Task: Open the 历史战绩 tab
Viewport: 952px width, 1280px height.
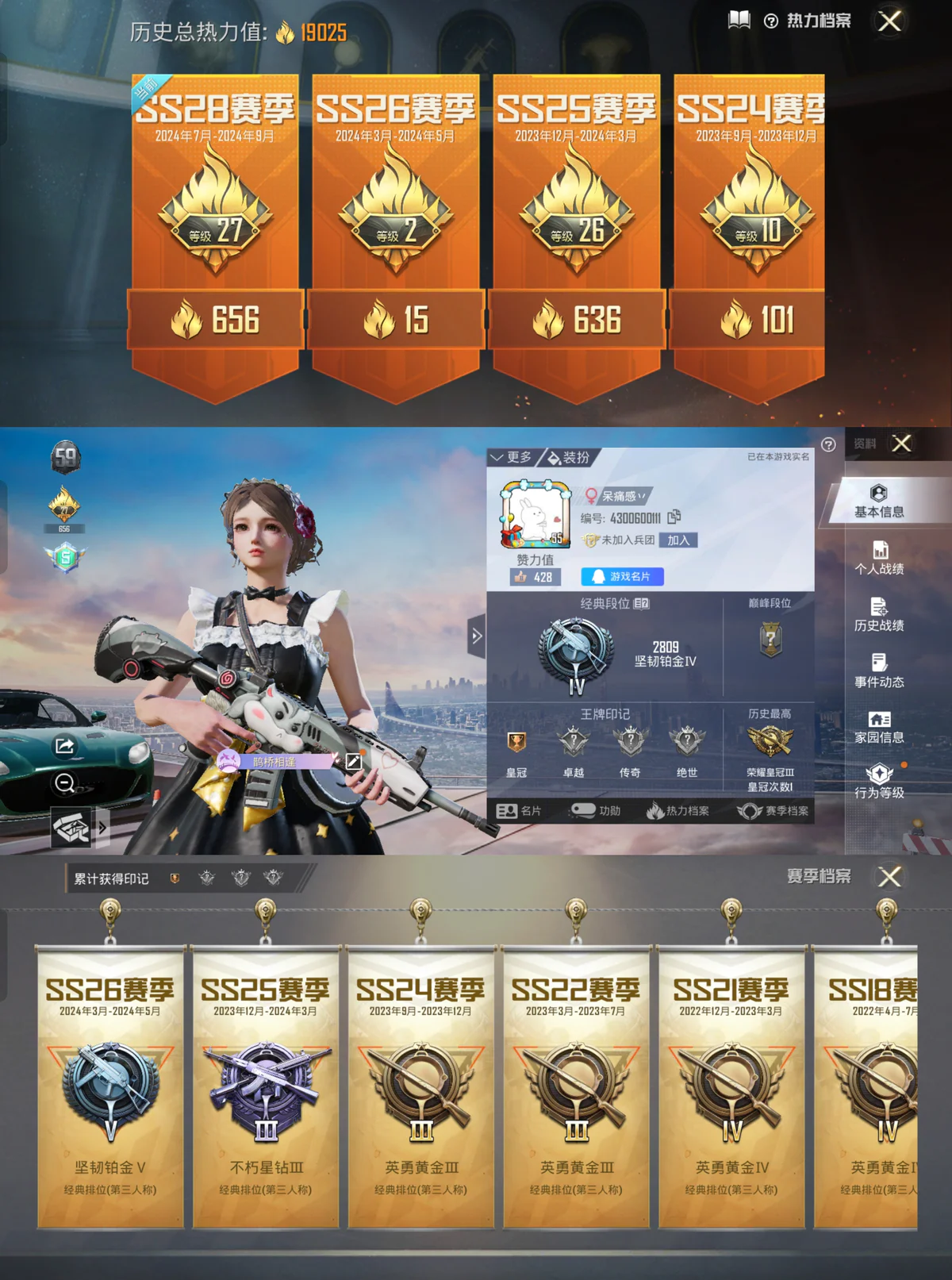Action: tap(879, 613)
